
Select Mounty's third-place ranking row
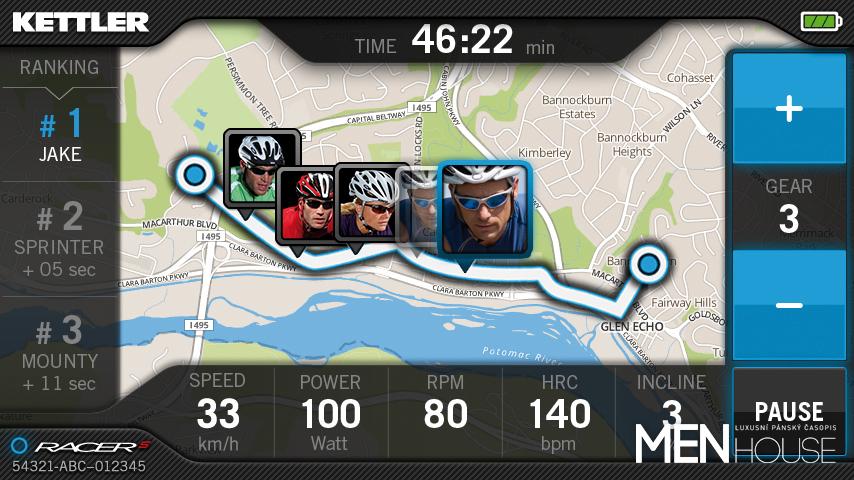(x=60, y=355)
